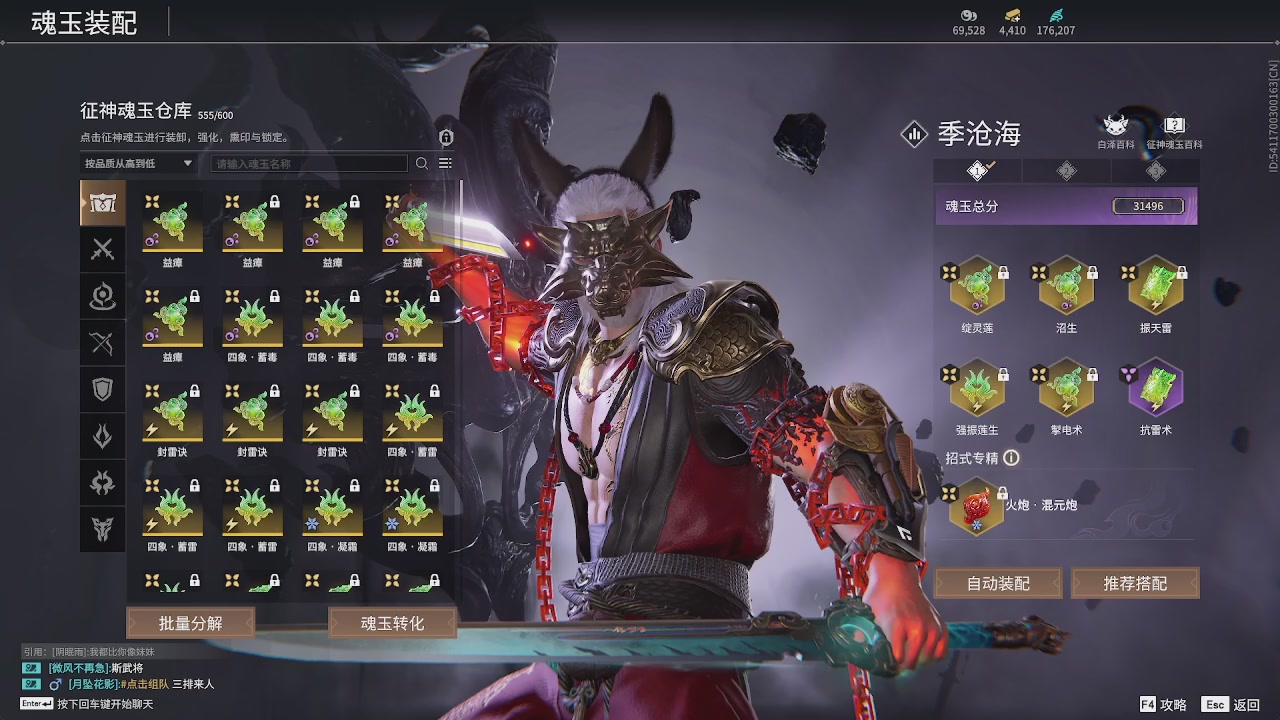Select equipped 沼生 soul jade slot
The width and height of the screenshot is (1280, 720).
(1066, 287)
